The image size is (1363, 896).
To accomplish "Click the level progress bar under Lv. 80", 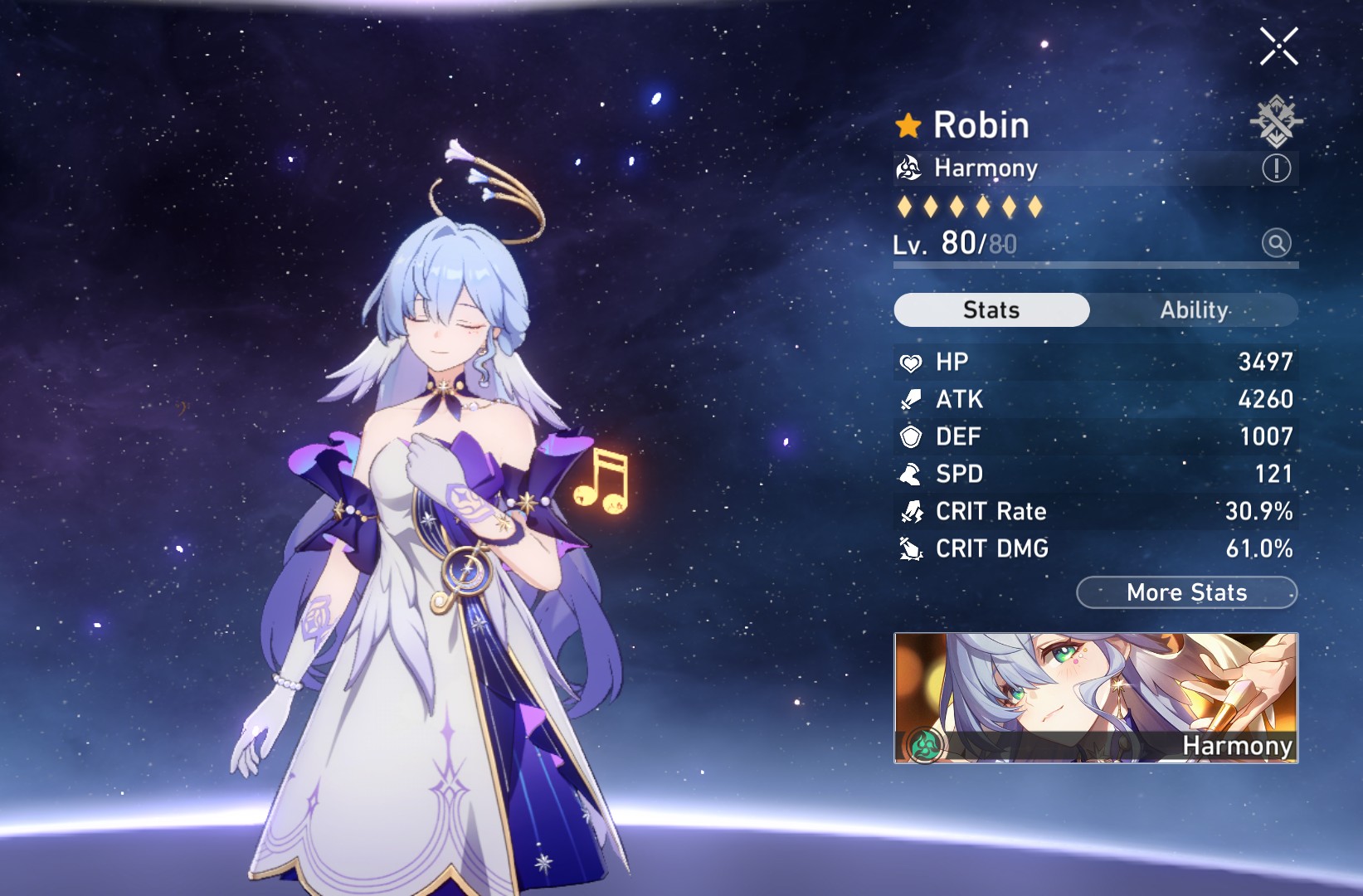I will (x=1095, y=264).
